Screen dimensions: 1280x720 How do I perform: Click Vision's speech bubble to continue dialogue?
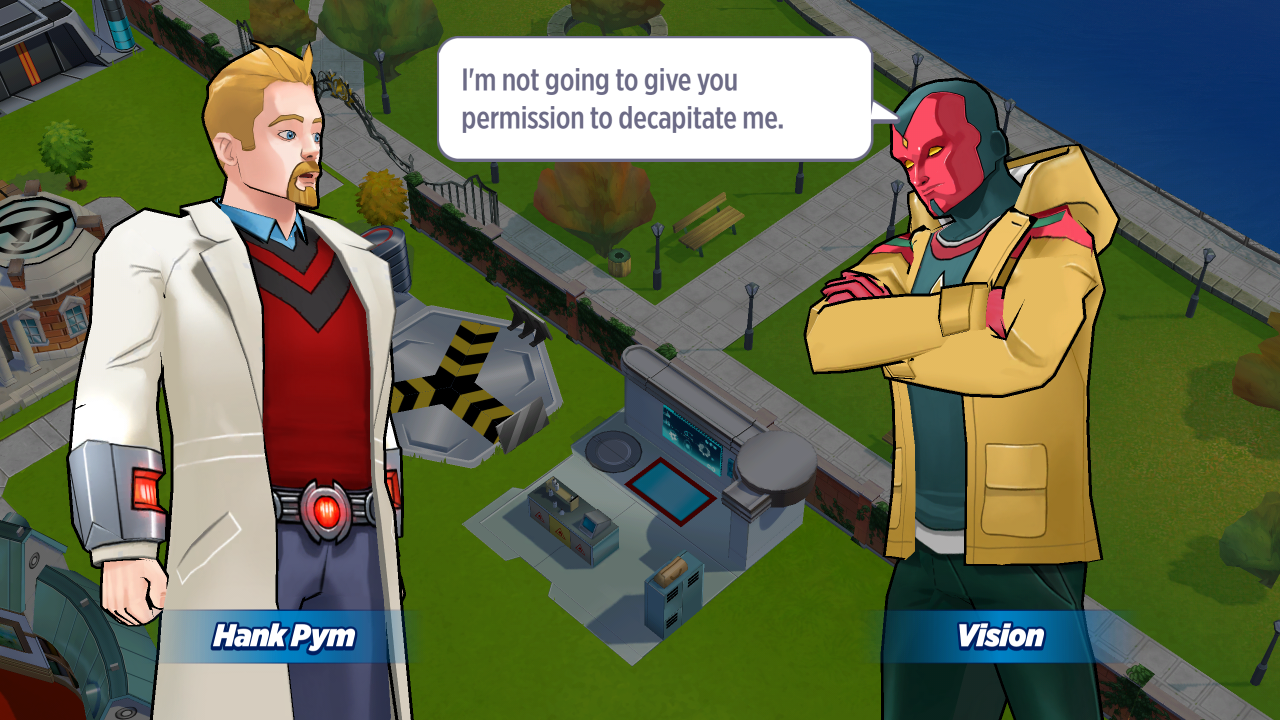pos(655,99)
